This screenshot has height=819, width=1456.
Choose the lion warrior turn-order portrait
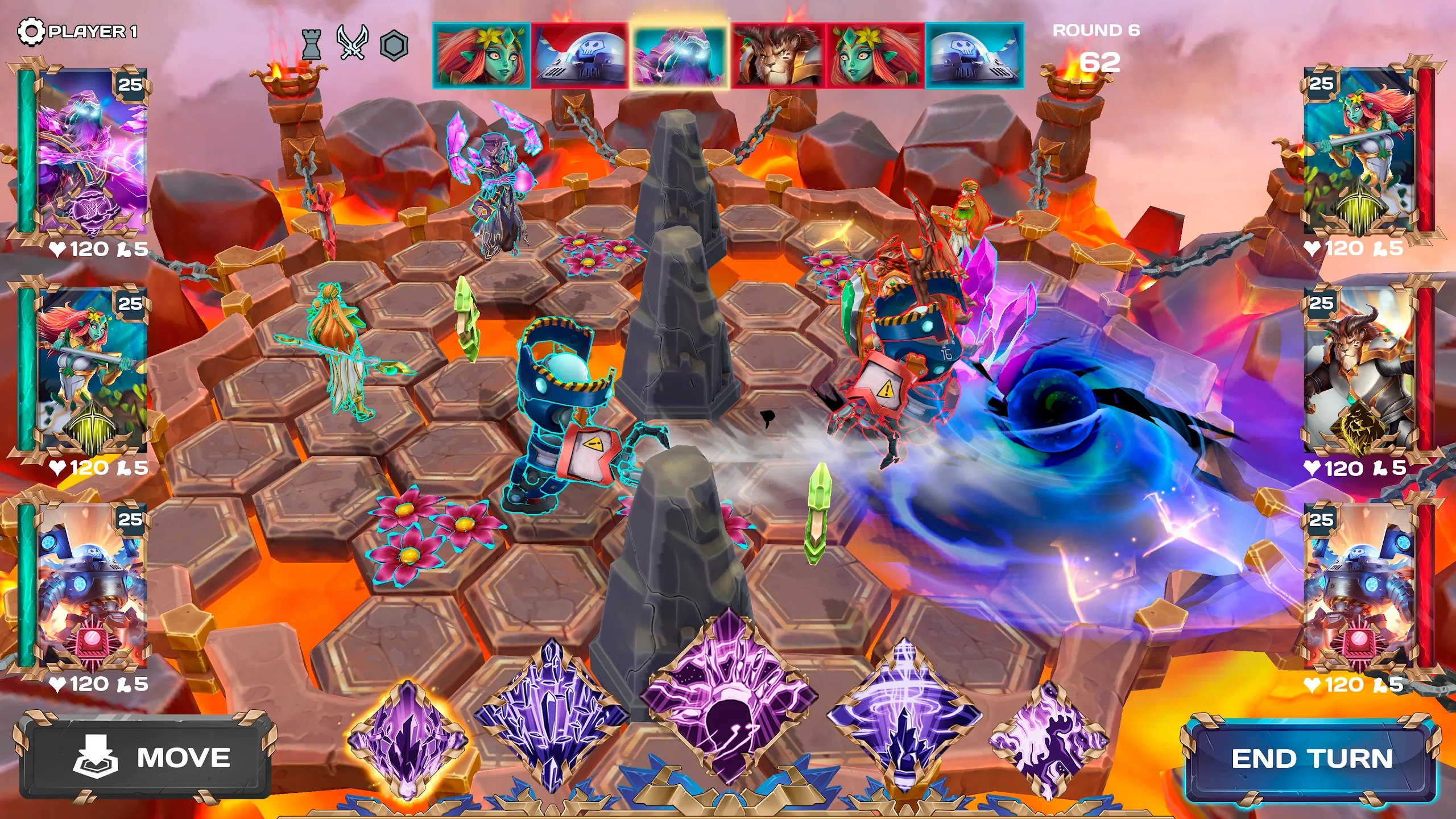777,56
